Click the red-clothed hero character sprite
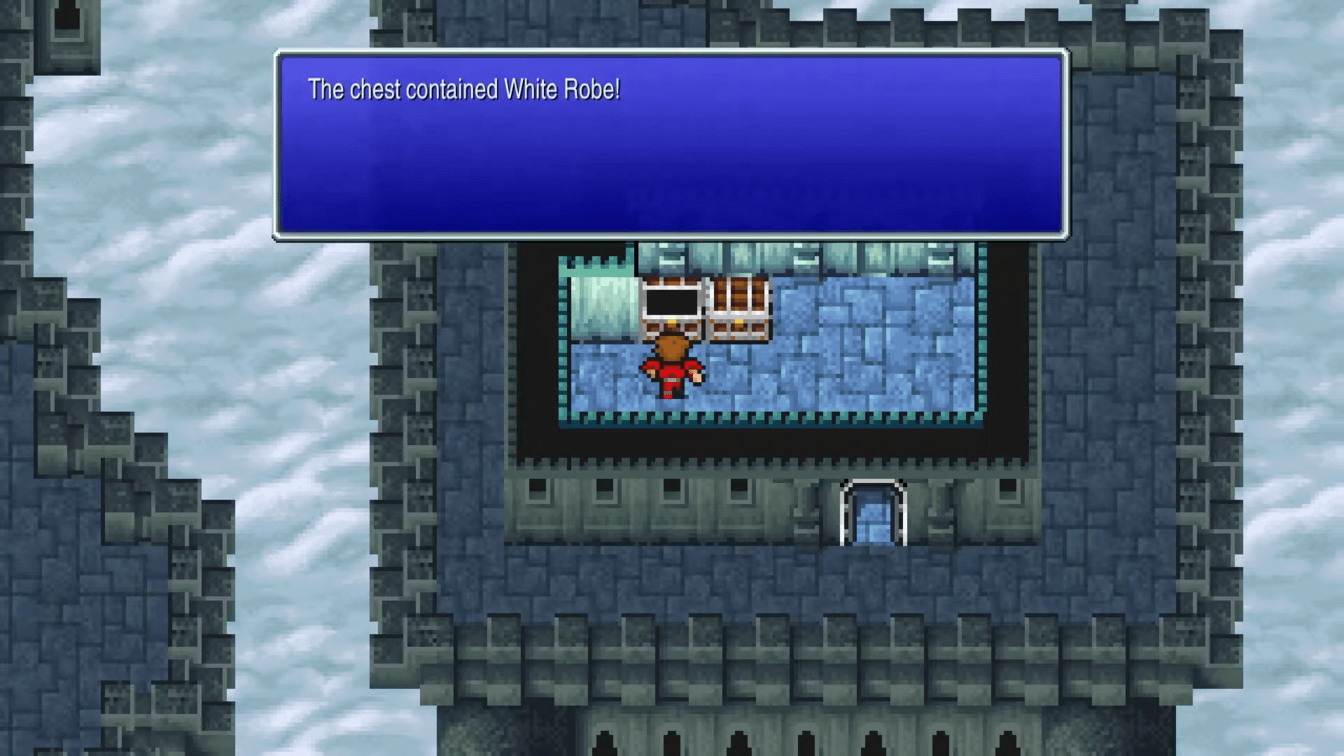 point(671,367)
